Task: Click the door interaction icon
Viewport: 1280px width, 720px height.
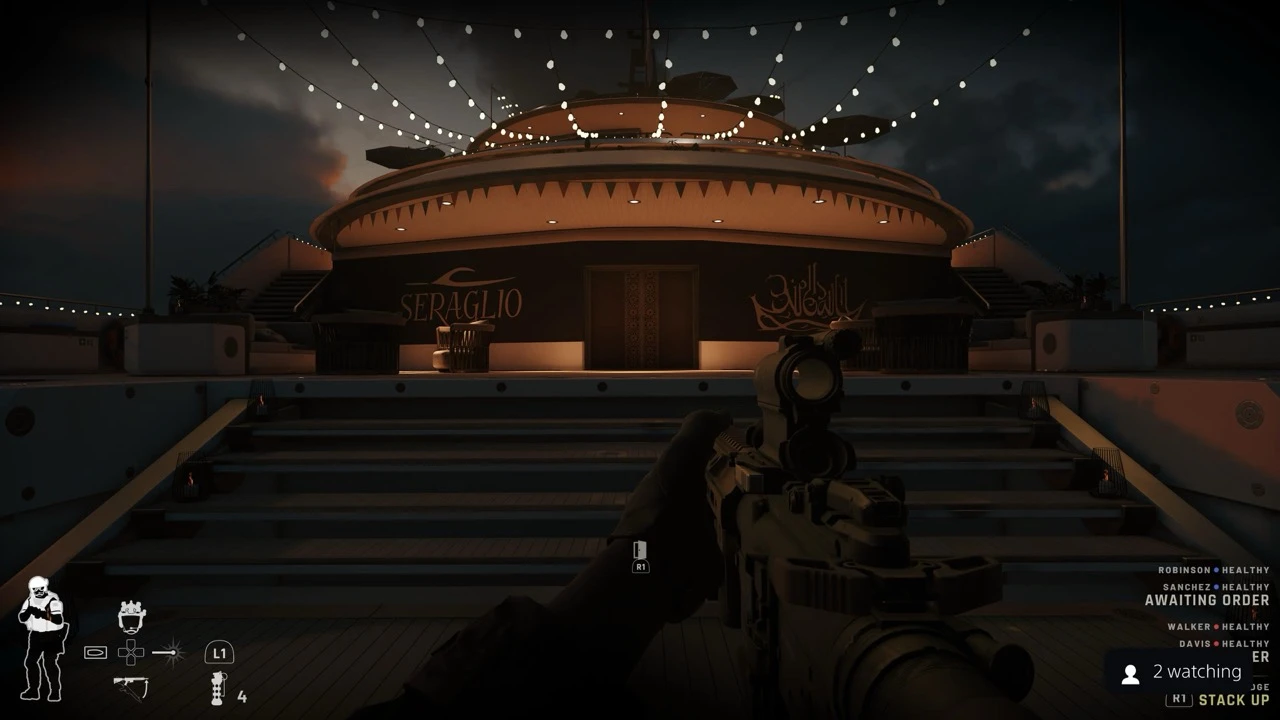Action: [640, 552]
